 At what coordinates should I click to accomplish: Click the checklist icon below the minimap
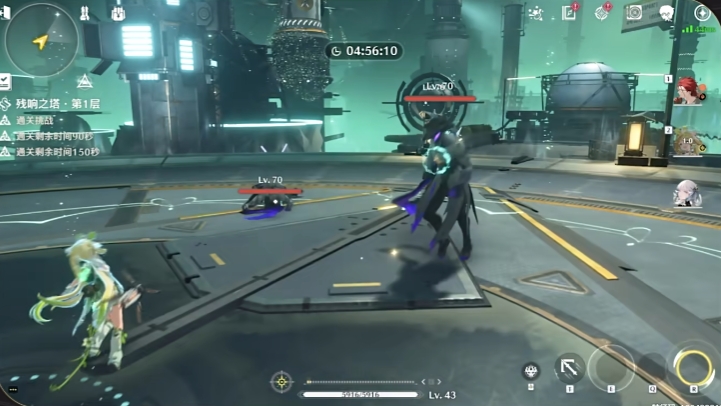(5, 80)
